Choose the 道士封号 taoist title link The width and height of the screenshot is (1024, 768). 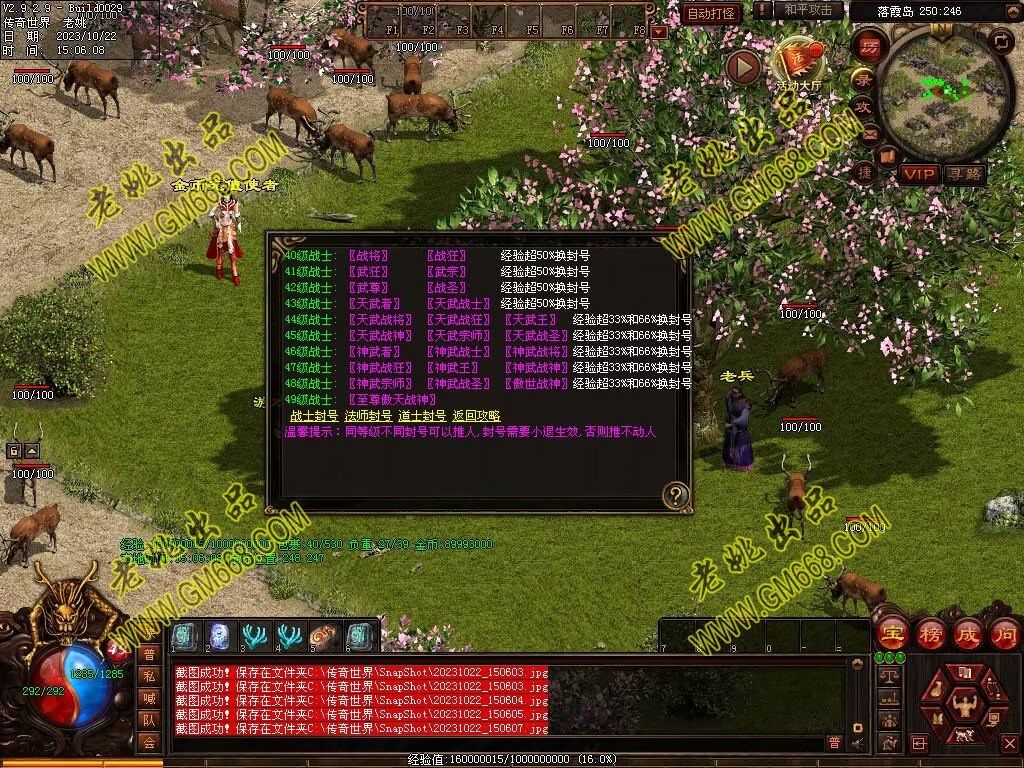[422, 416]
